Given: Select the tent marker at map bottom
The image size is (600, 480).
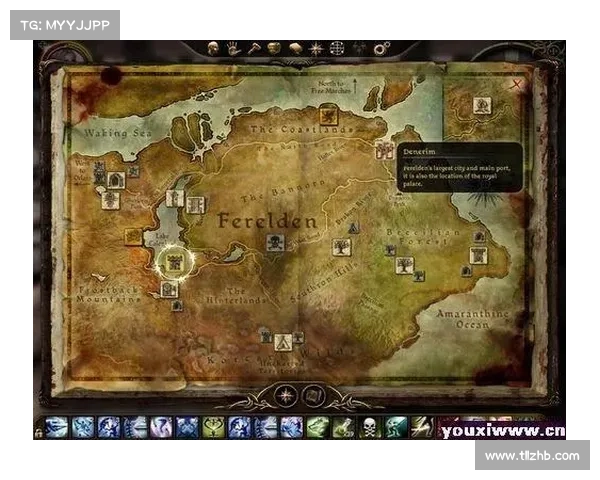Looking at the screenshot, I should click(x=284, y=342).
